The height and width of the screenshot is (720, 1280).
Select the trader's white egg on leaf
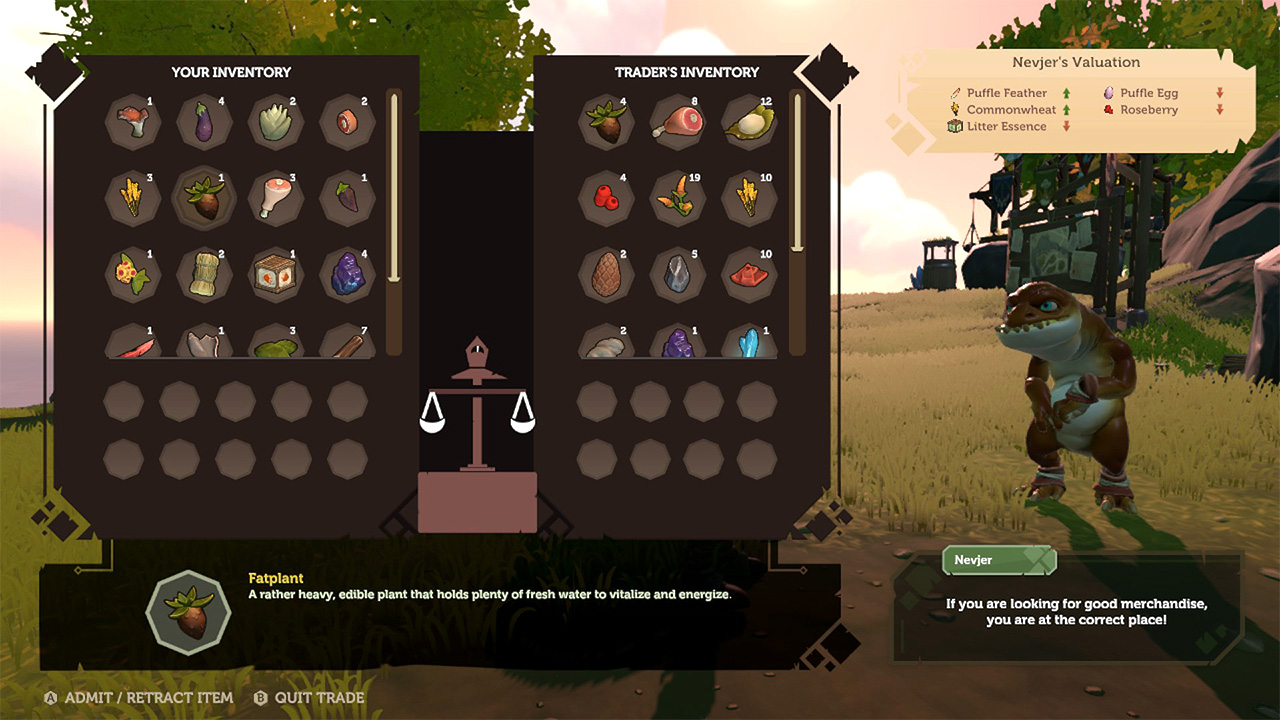(746, 122)
